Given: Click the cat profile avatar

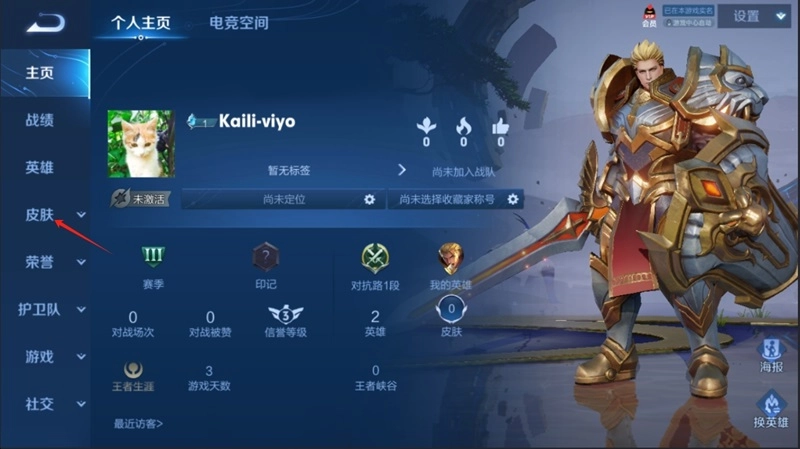Looking at the screenshot, I should click(x=140, y=144).
